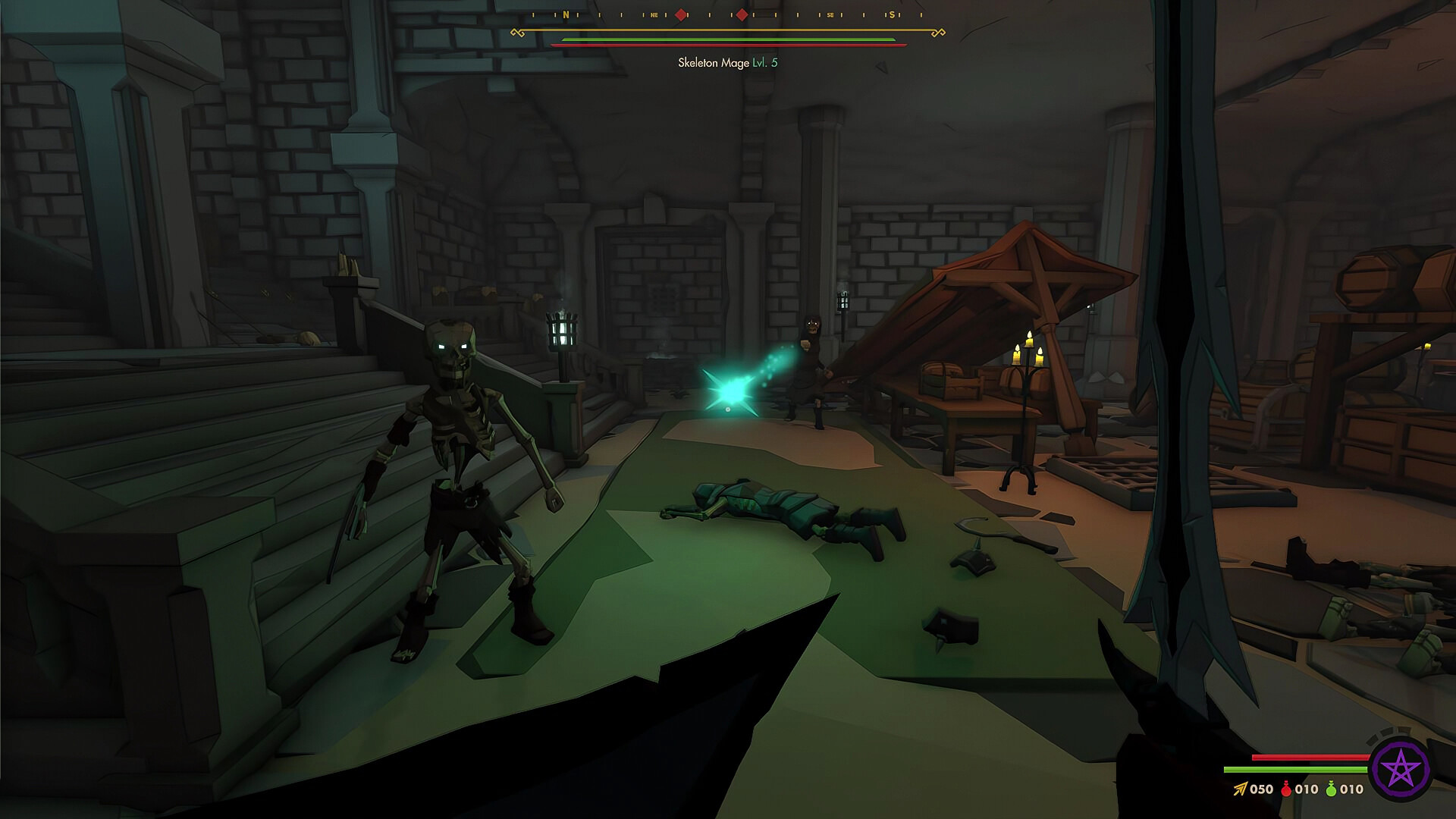The height and width of the screenshot is (819, 1456).
Task: Click the N marker on the compass
Action: [566, 14]
